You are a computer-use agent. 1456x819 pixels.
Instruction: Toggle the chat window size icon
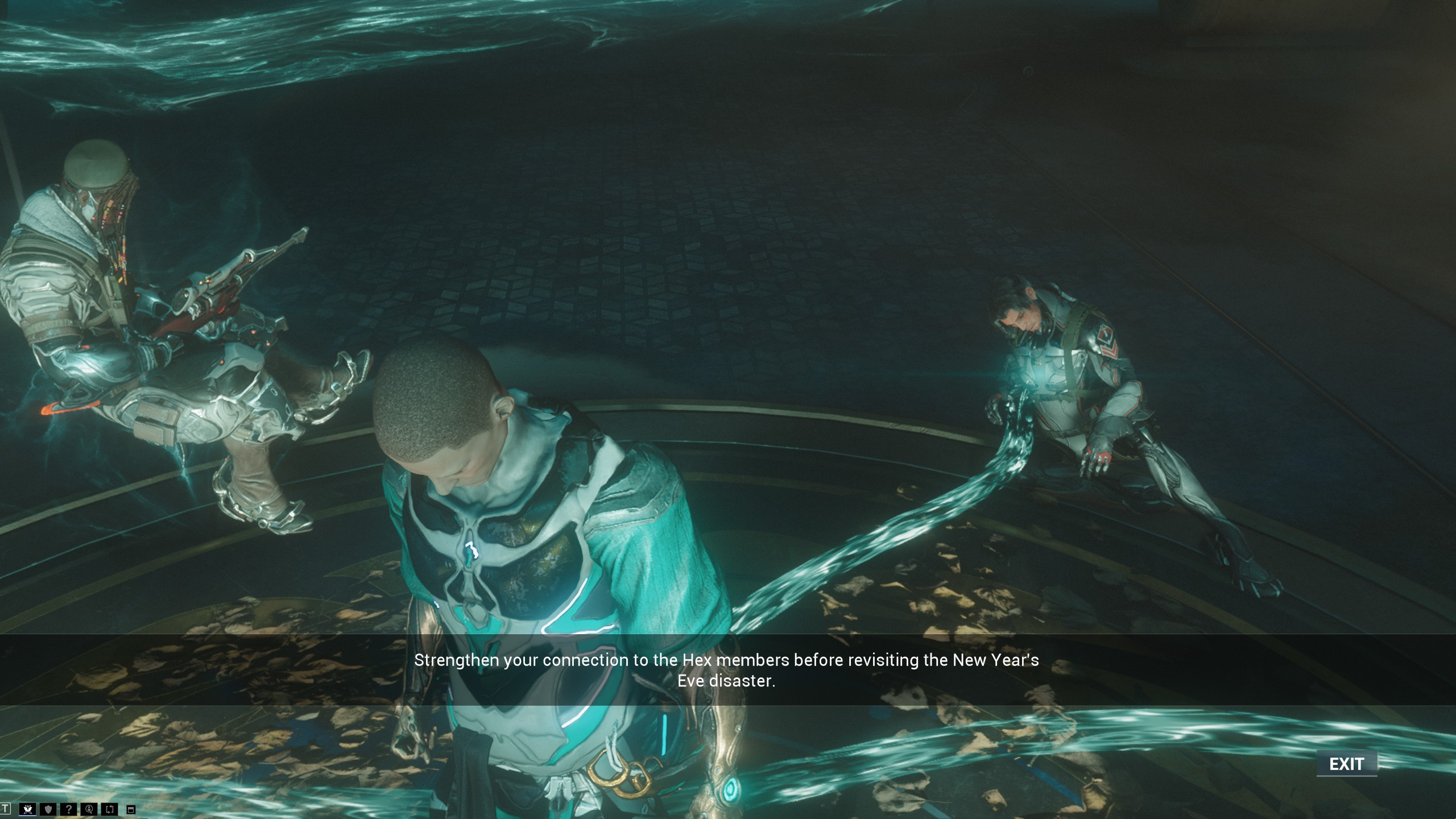(x=131, y=810)
